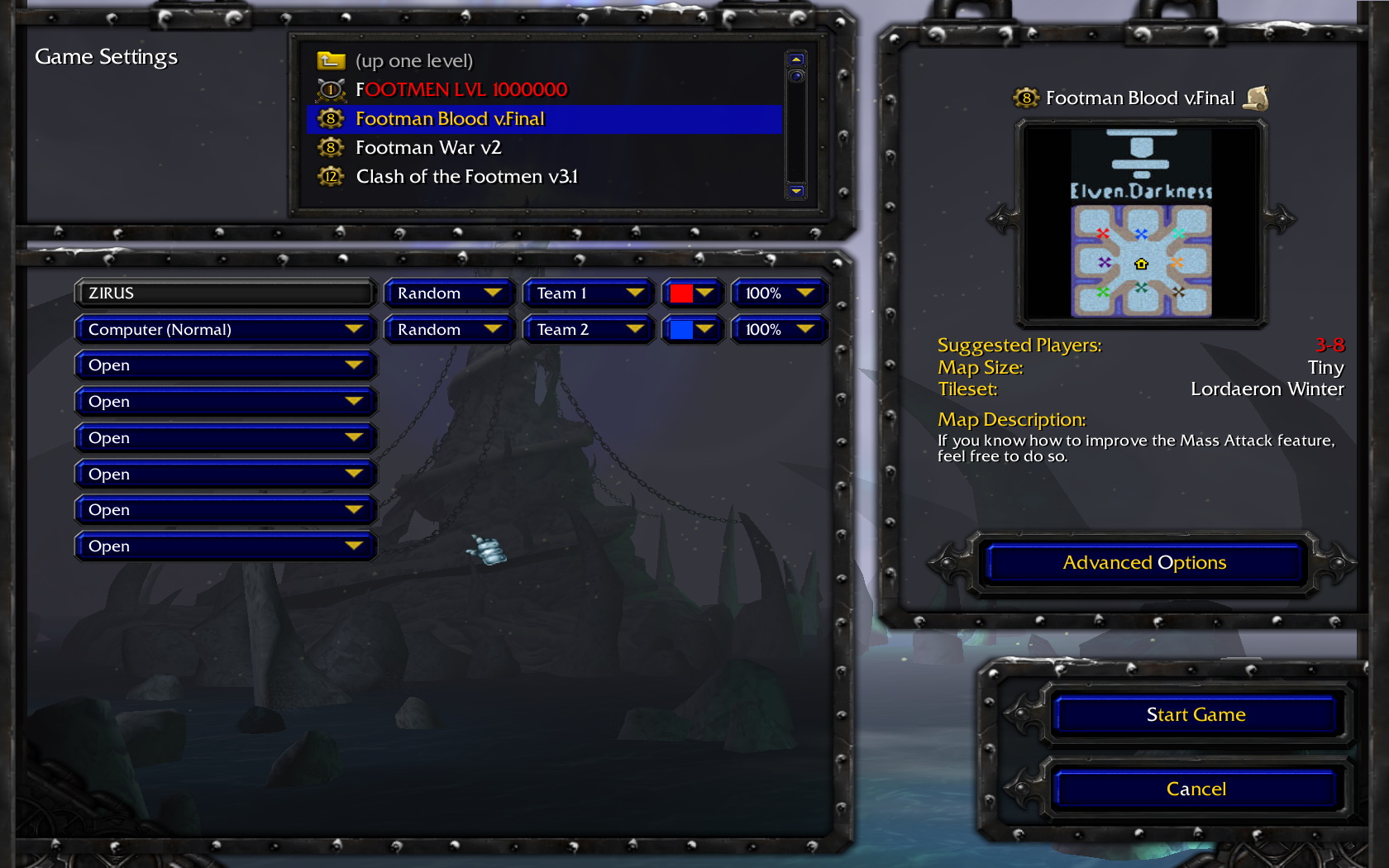Choose Clash of the Footmen v3.1 map
The height and width of the screenshot is (868, 1389).
(x=466, y=177)
